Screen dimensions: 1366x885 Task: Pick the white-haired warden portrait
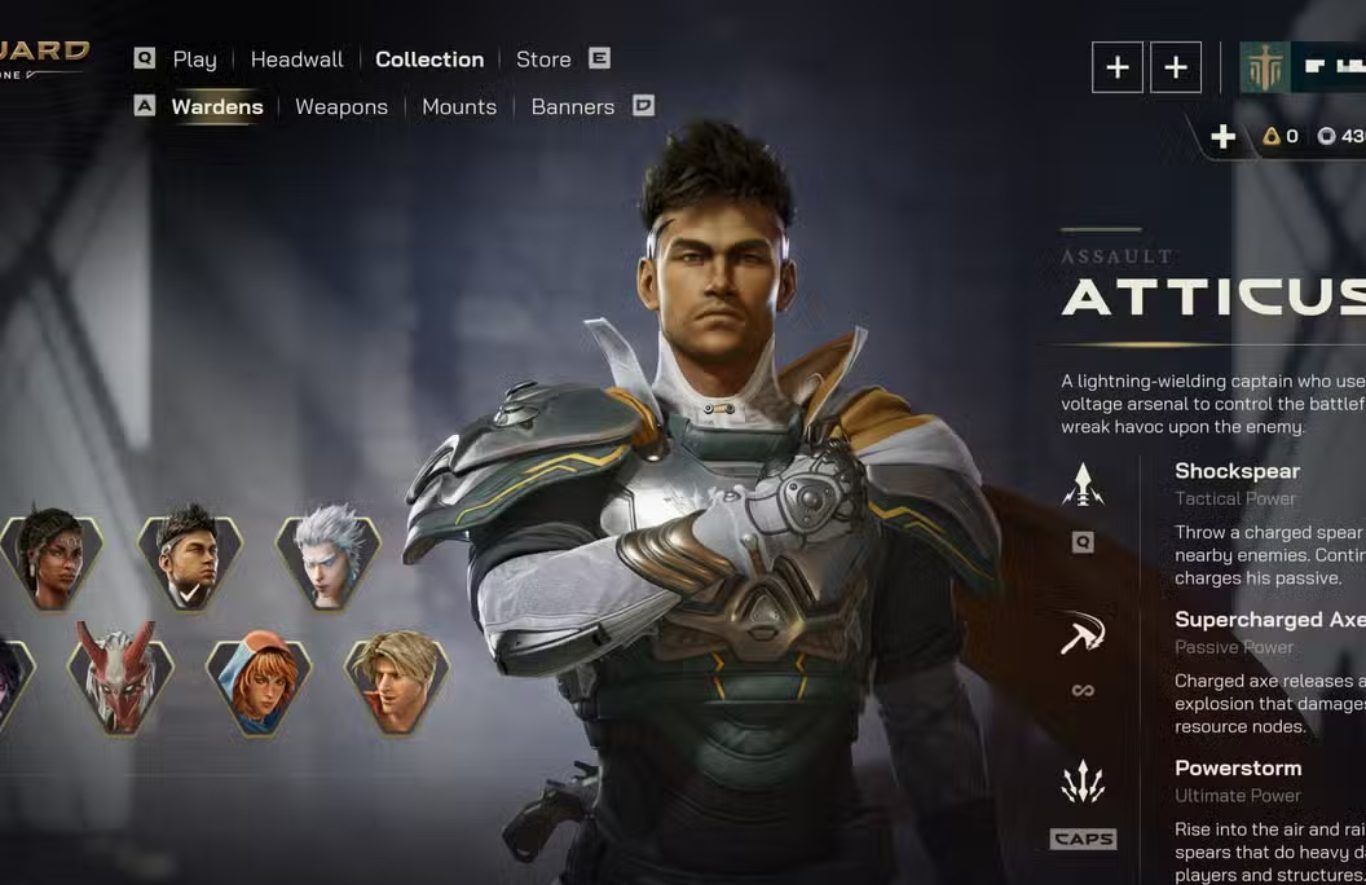tap(328, 558)
